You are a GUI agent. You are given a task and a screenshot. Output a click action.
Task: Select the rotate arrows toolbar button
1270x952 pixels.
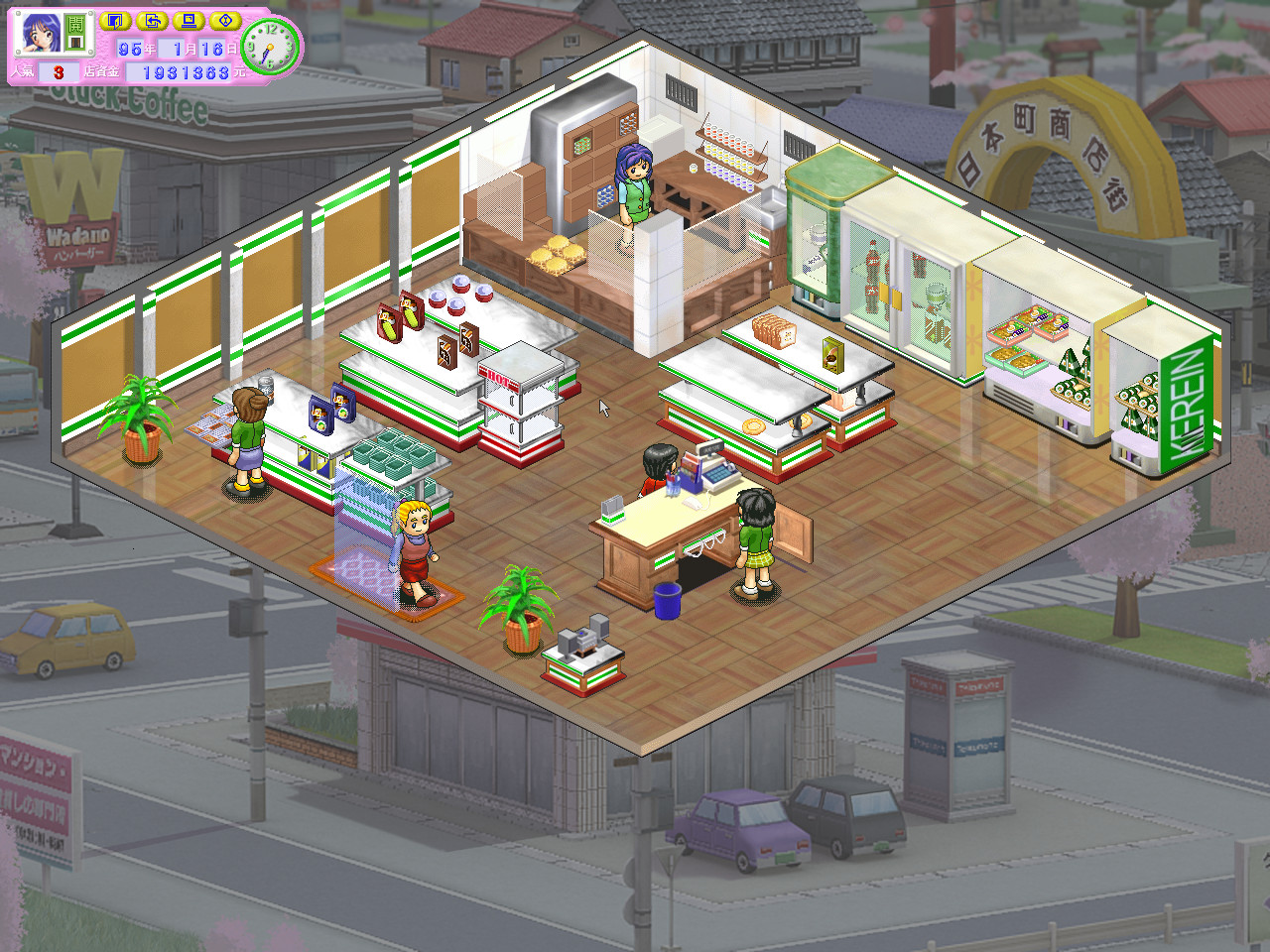pyautogui.click(x=151, y=21)
